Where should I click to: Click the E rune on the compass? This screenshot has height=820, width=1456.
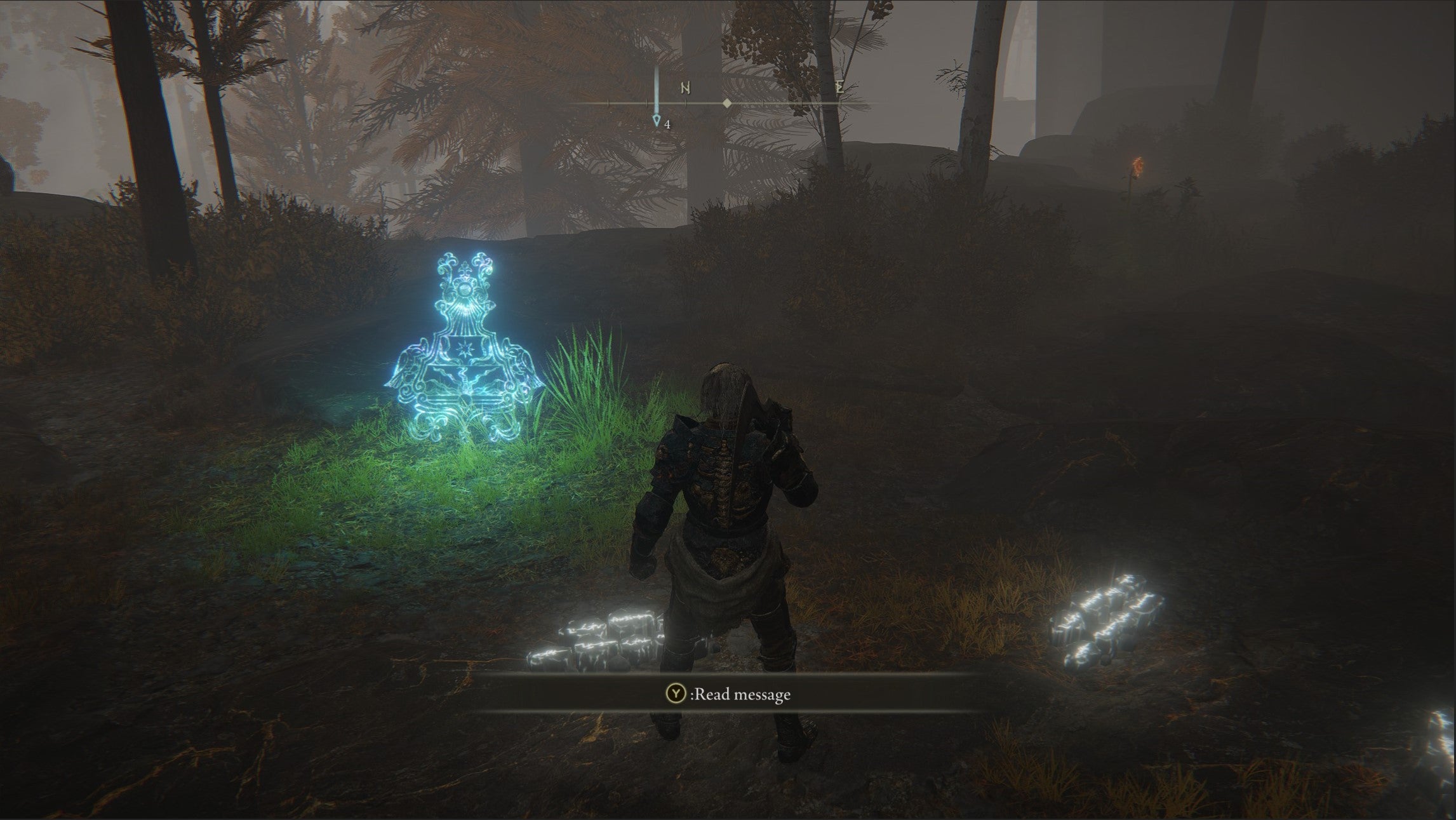click(x=839, y=88)
